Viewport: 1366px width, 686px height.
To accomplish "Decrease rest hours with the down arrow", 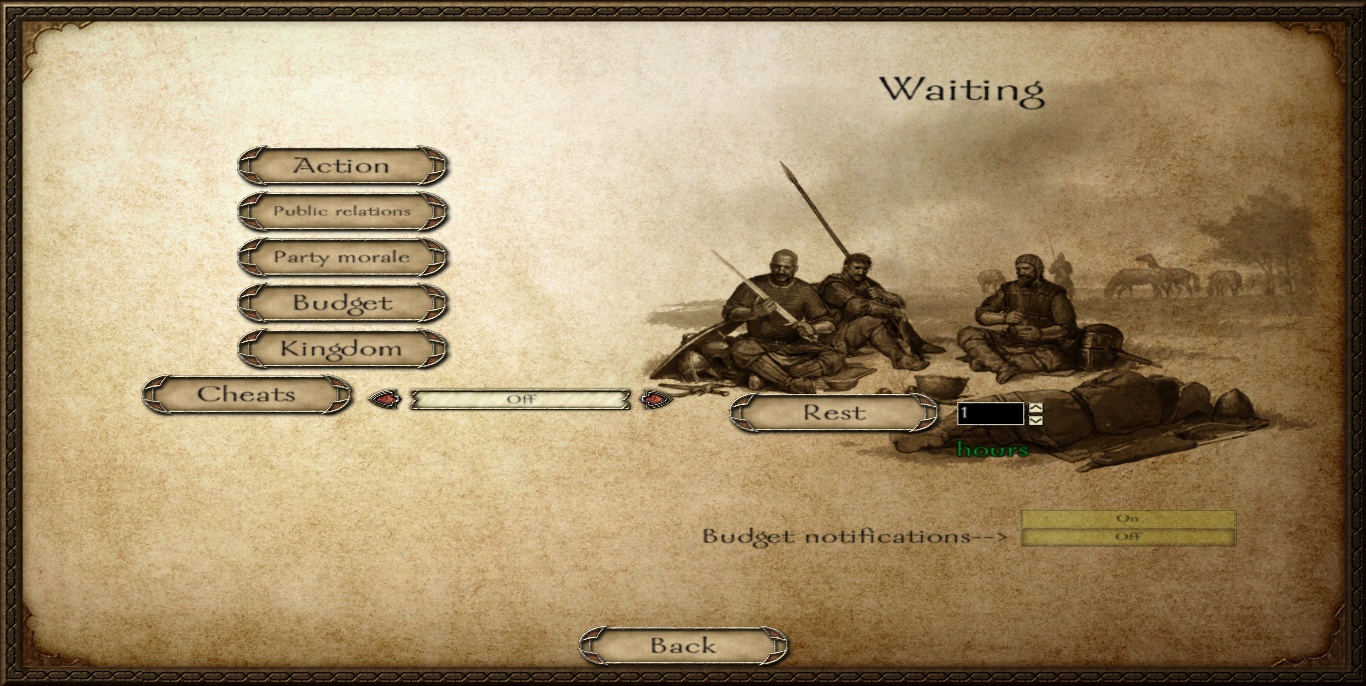I will tap(1035, 419).
